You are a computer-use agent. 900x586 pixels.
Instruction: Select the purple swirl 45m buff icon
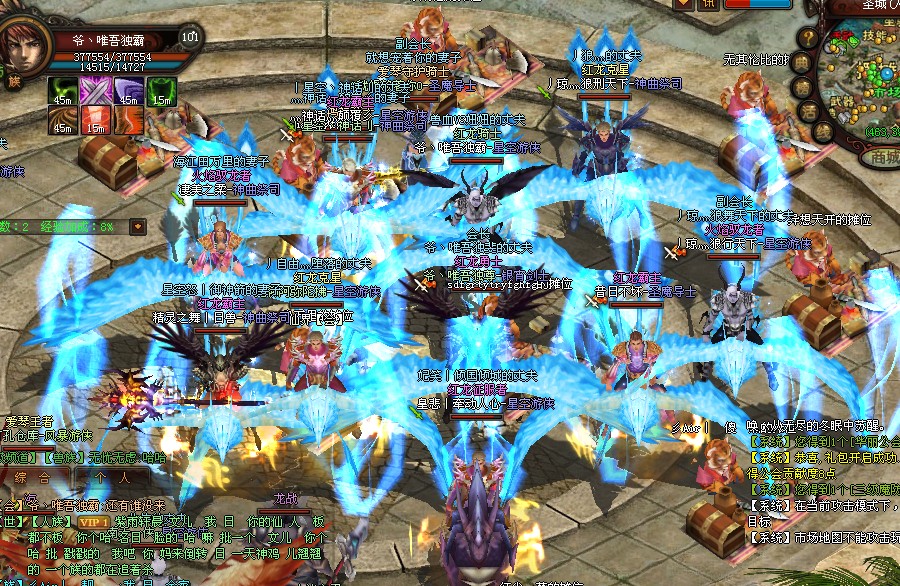pos(129,90)
